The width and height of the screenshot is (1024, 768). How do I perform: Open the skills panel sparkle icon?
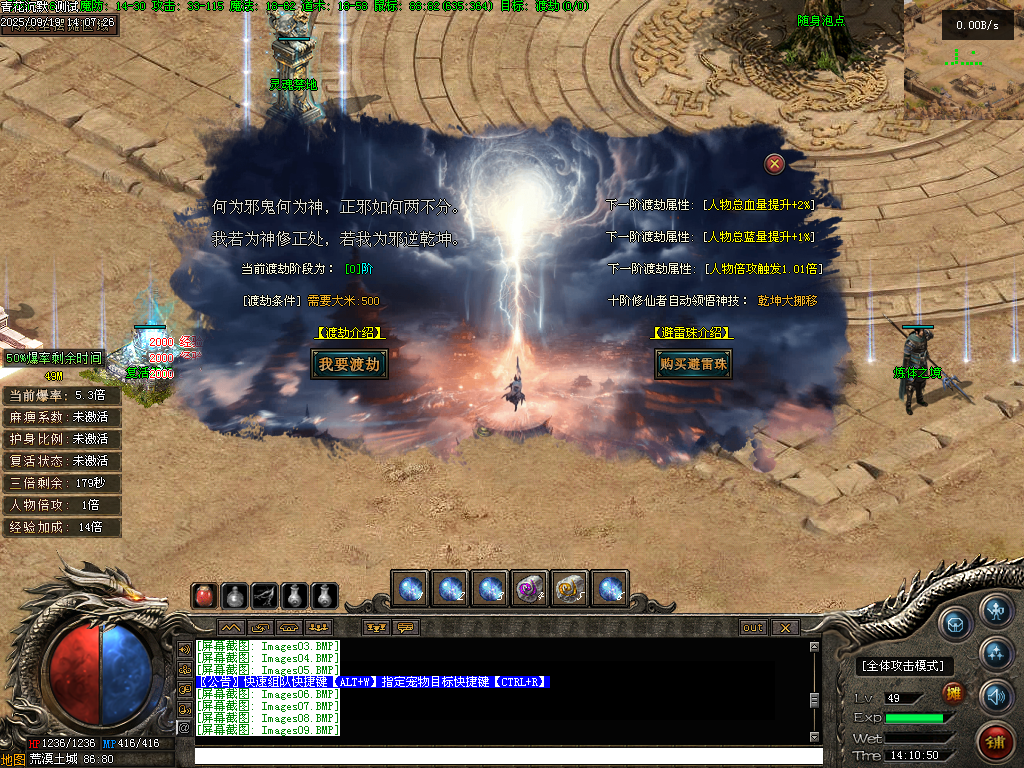click(996, 653)
